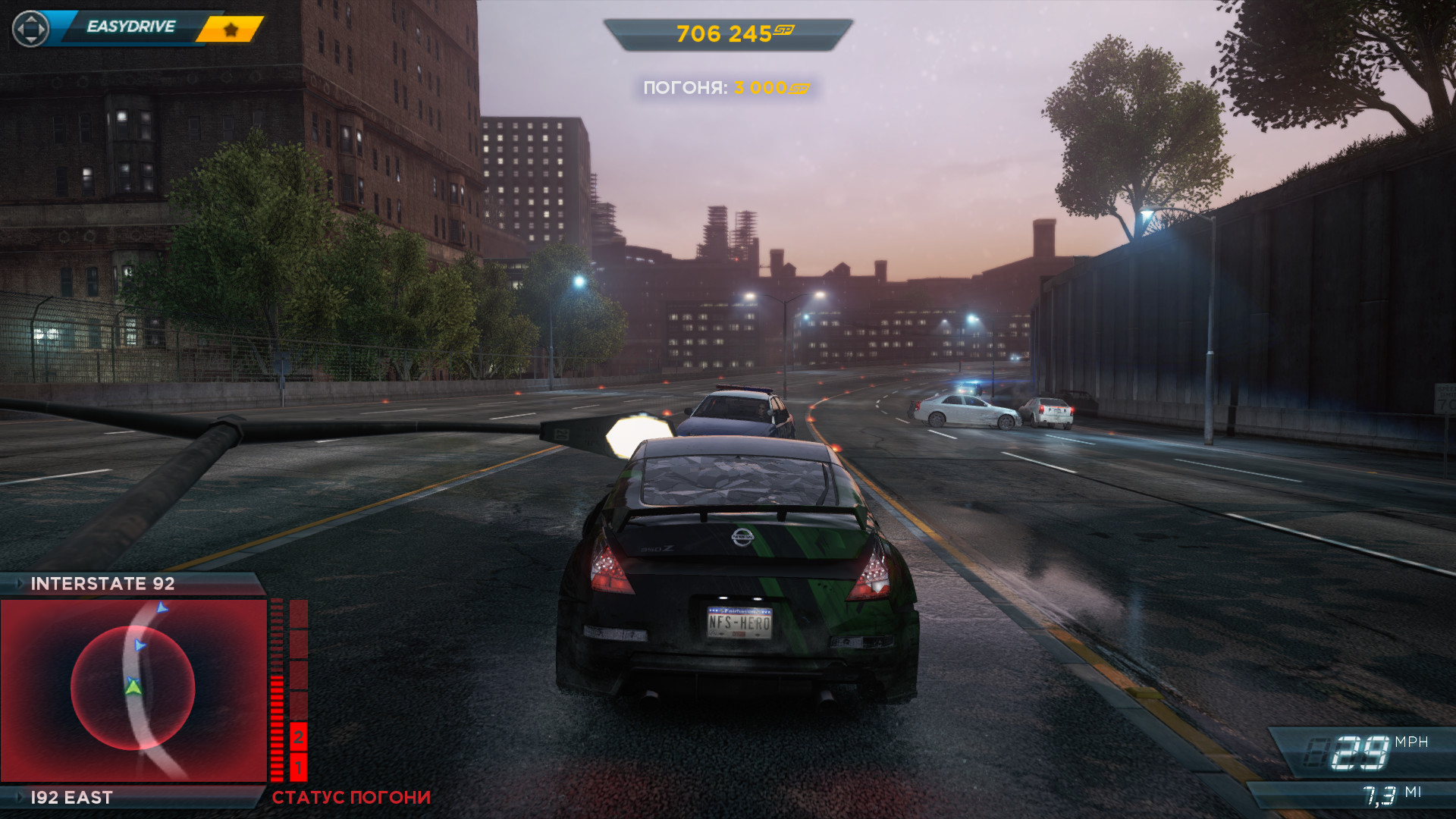Viewport: 1456px width, 819px height.
Task: Click the I92 East direction label
Action: click(x=71, y=797)
